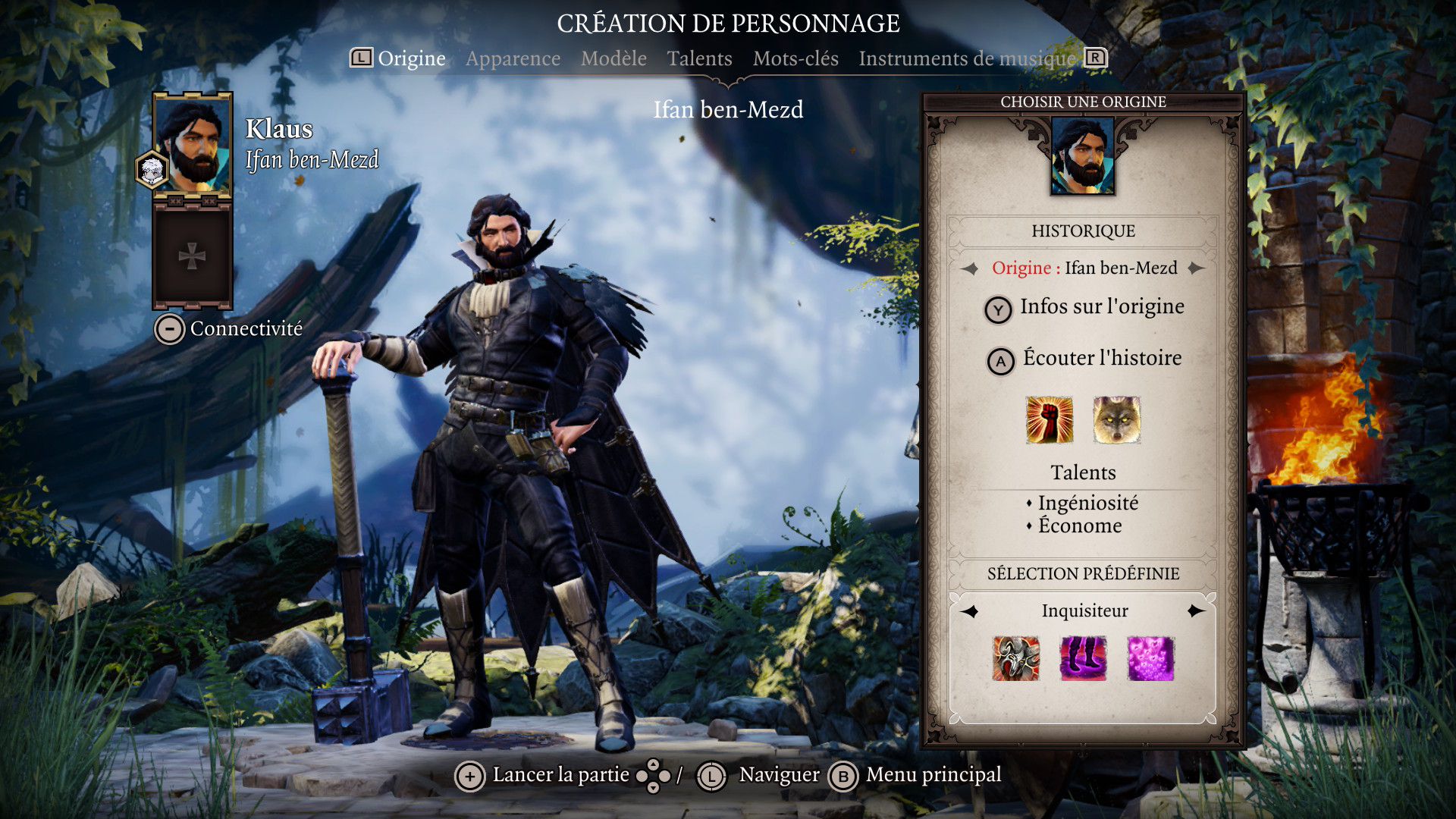The height and width of the screenshot is (819, 1456).
Task: Start with Lancer la partie
Action: click(543, 775)
